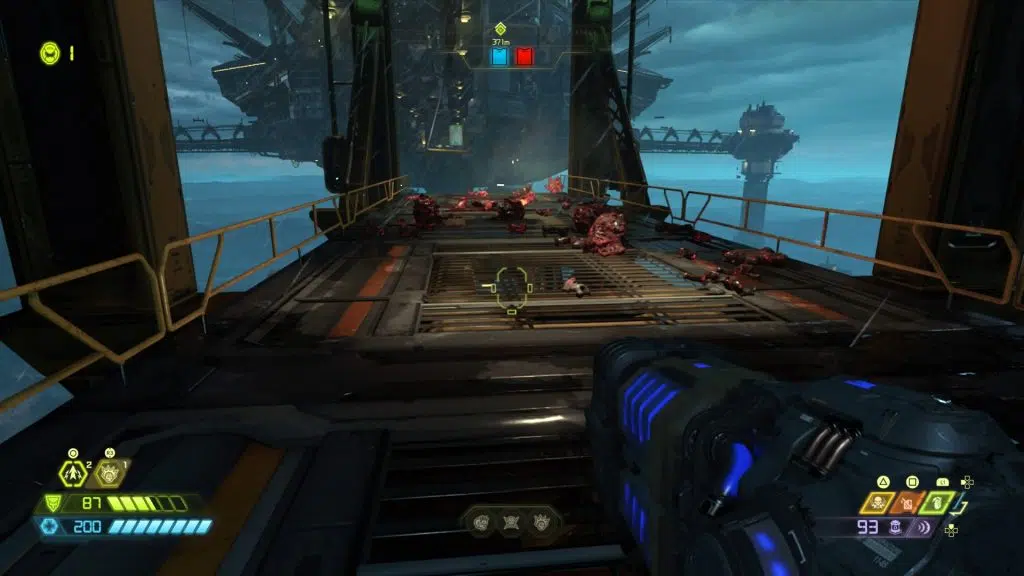Click the plasma cell ammo type icon

[x=896, y=526]
